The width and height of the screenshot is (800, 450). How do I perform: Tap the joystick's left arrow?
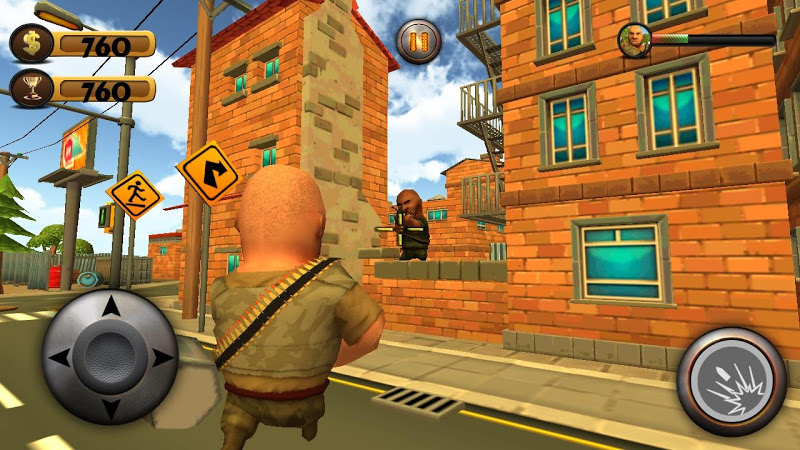pos(59,357)
